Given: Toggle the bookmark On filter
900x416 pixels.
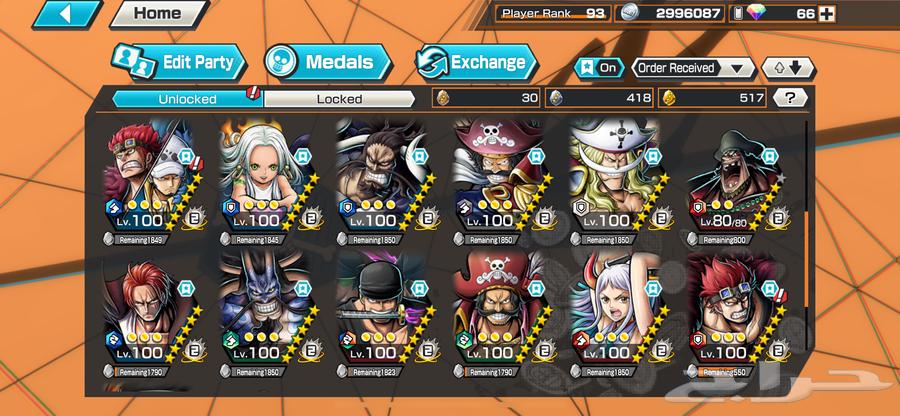Looking at the screenshot, I should coord(598,68).
